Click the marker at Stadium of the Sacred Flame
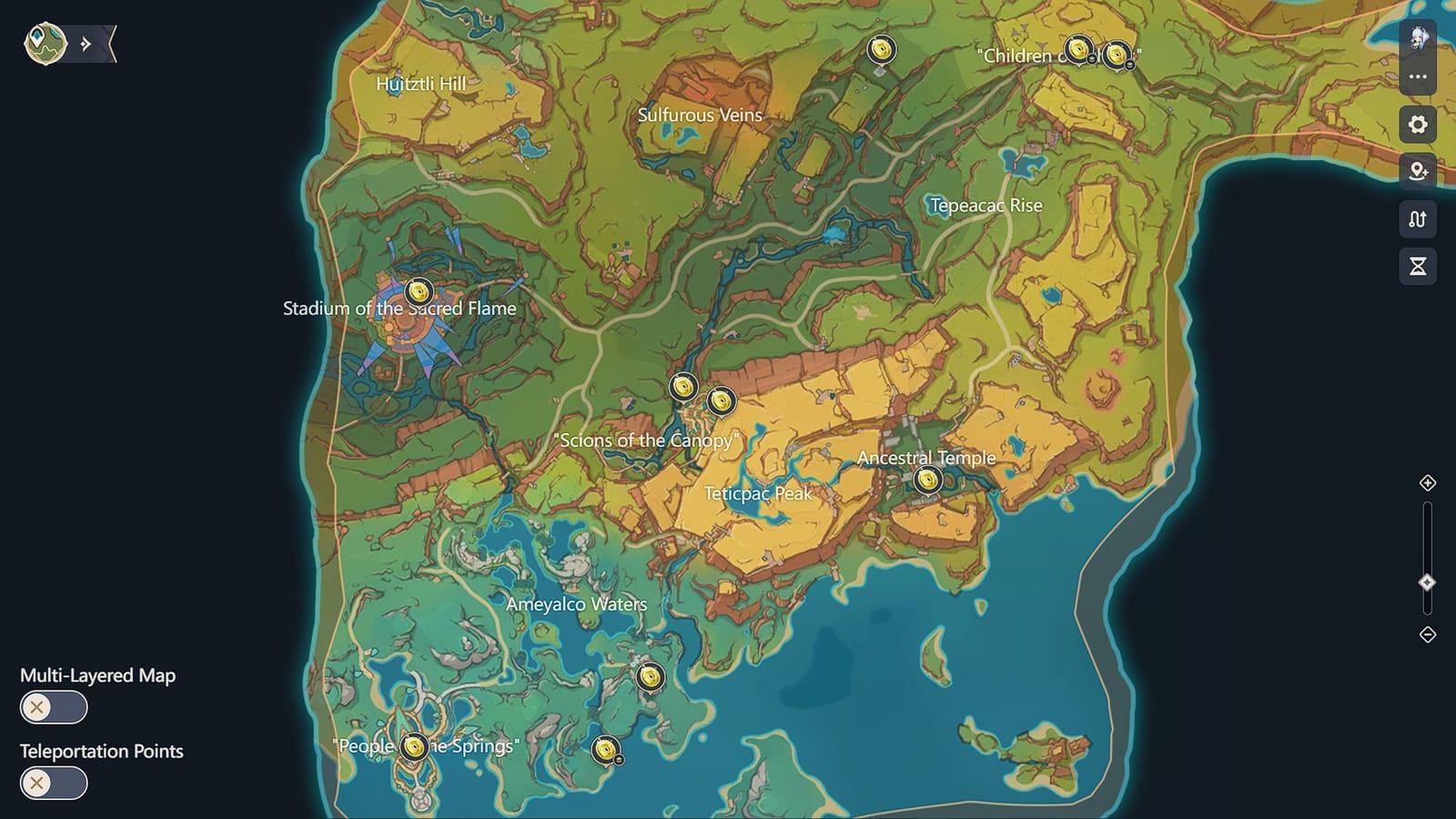Image resolution: width=1456 pixels, height=819 pixels. [418, 293]
